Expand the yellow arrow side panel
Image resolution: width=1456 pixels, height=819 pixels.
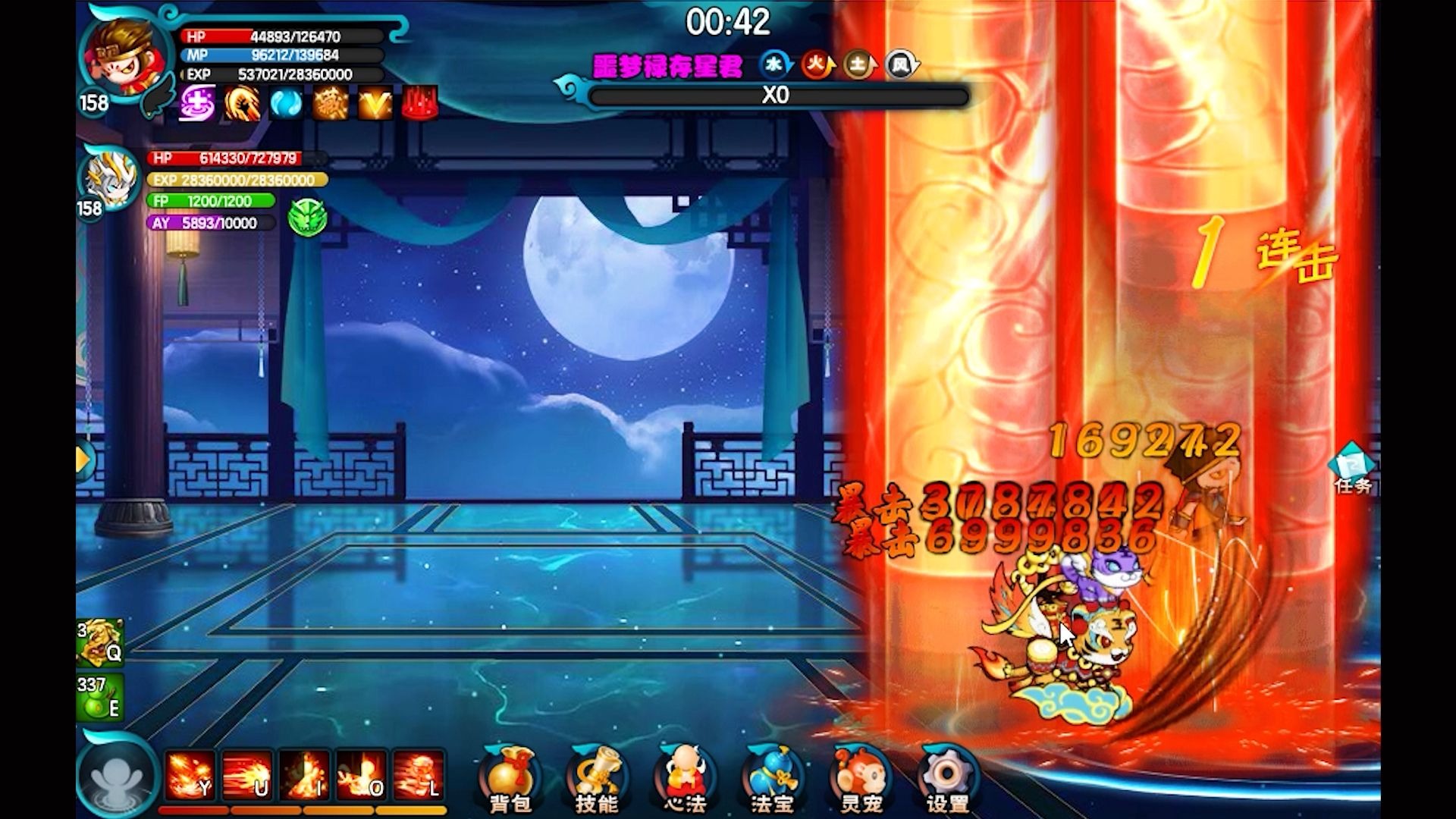pos(84,459)
